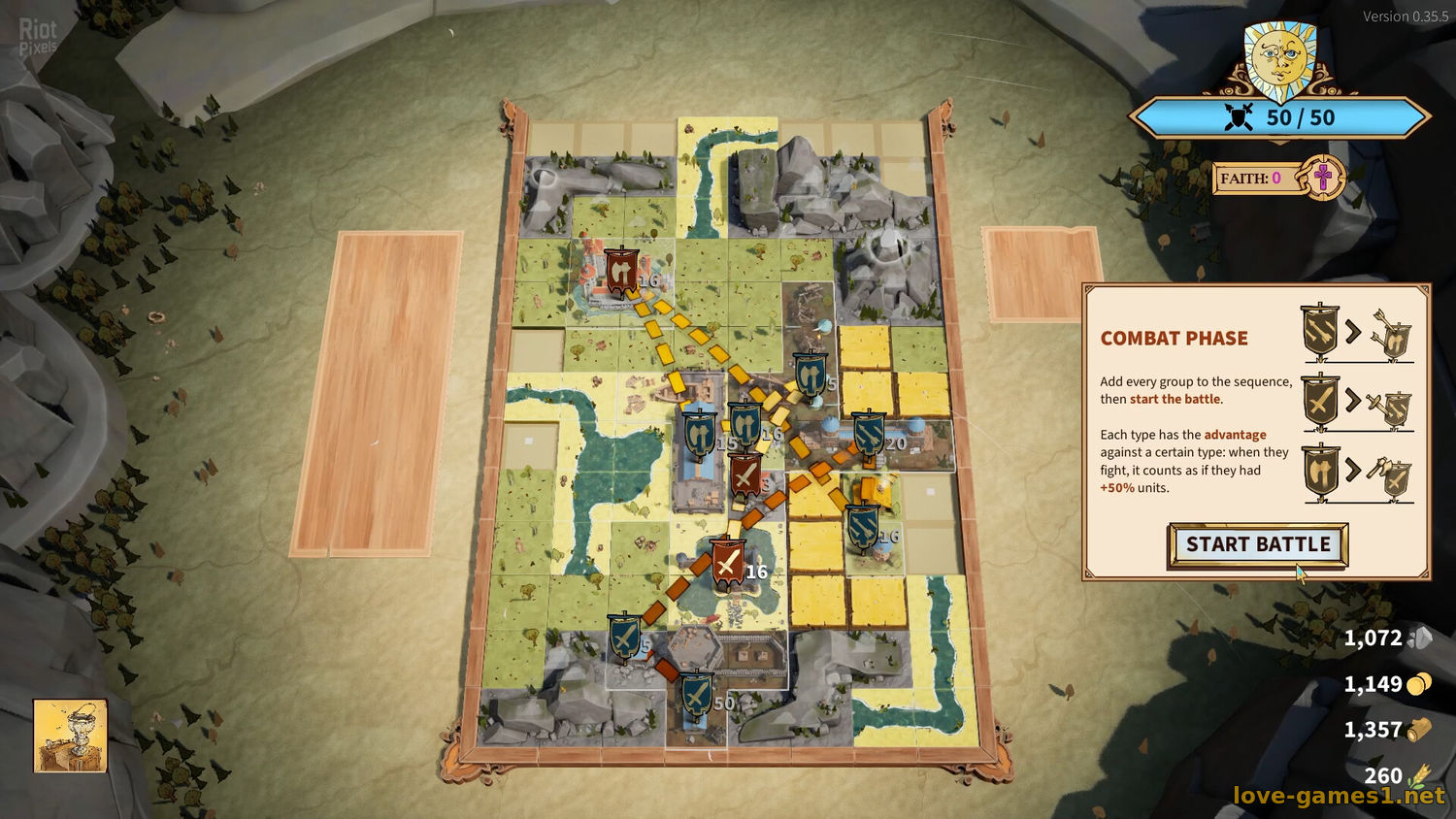Choose the red sword banner with 16 units
1456x819 pixels.
(x=727, y=562)
